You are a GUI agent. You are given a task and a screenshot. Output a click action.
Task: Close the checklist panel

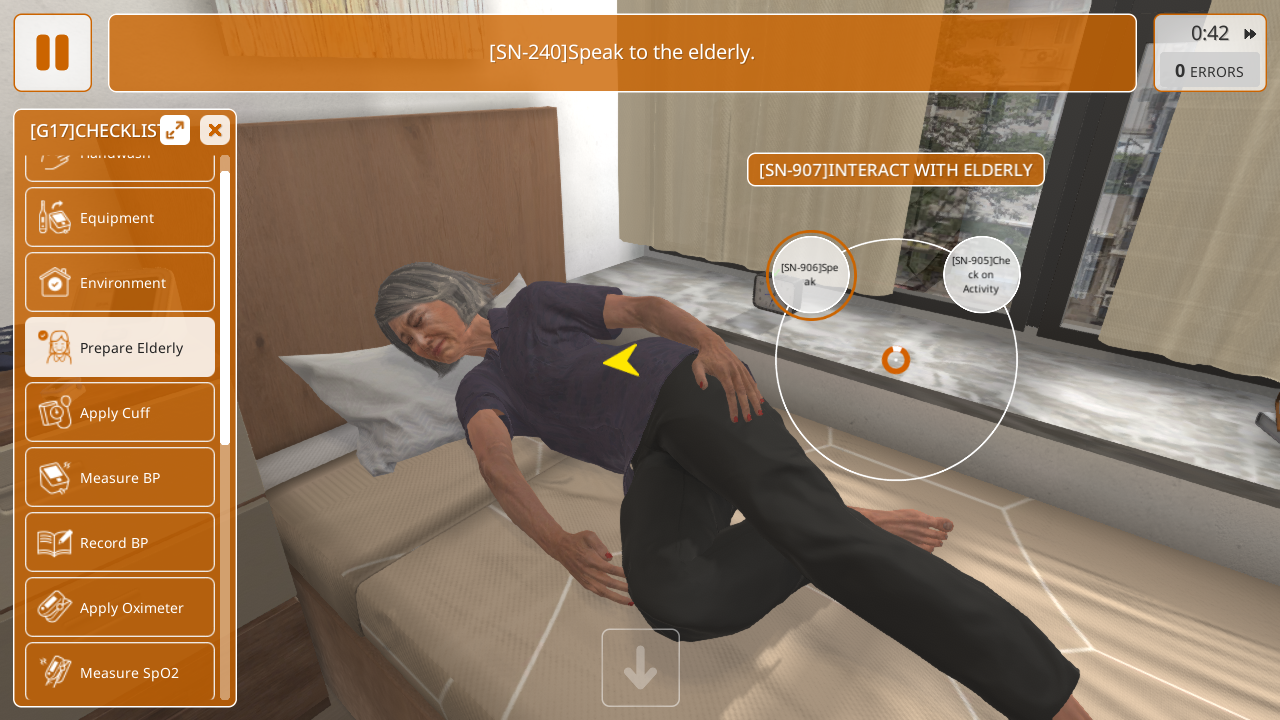[x=214, y=130]
